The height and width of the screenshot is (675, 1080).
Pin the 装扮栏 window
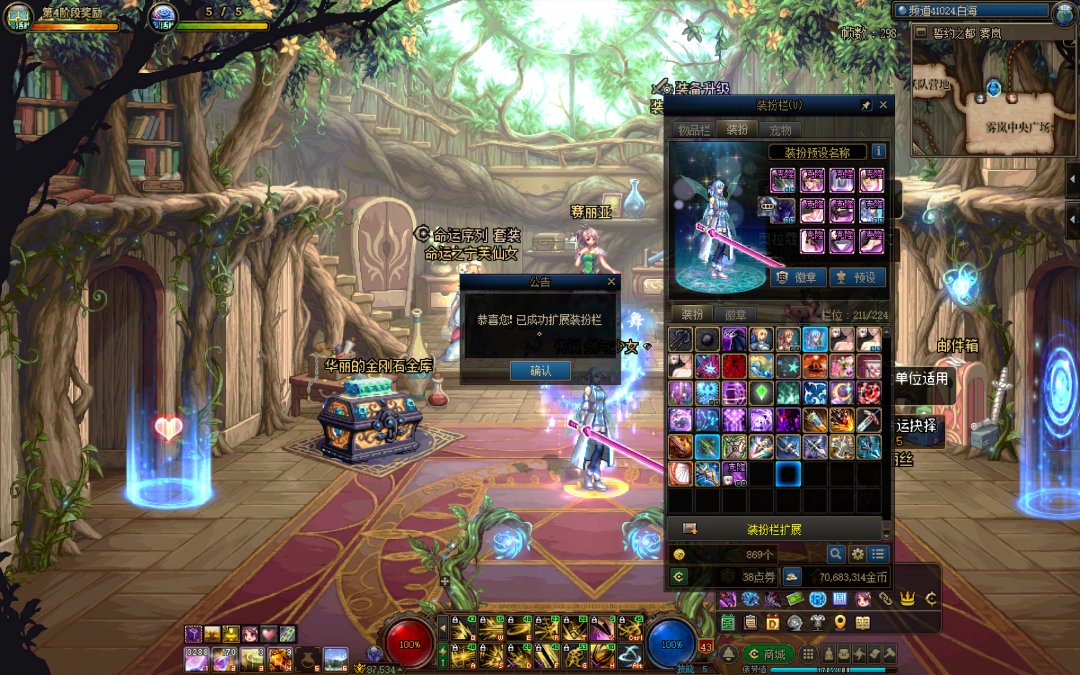coord(866,105)
